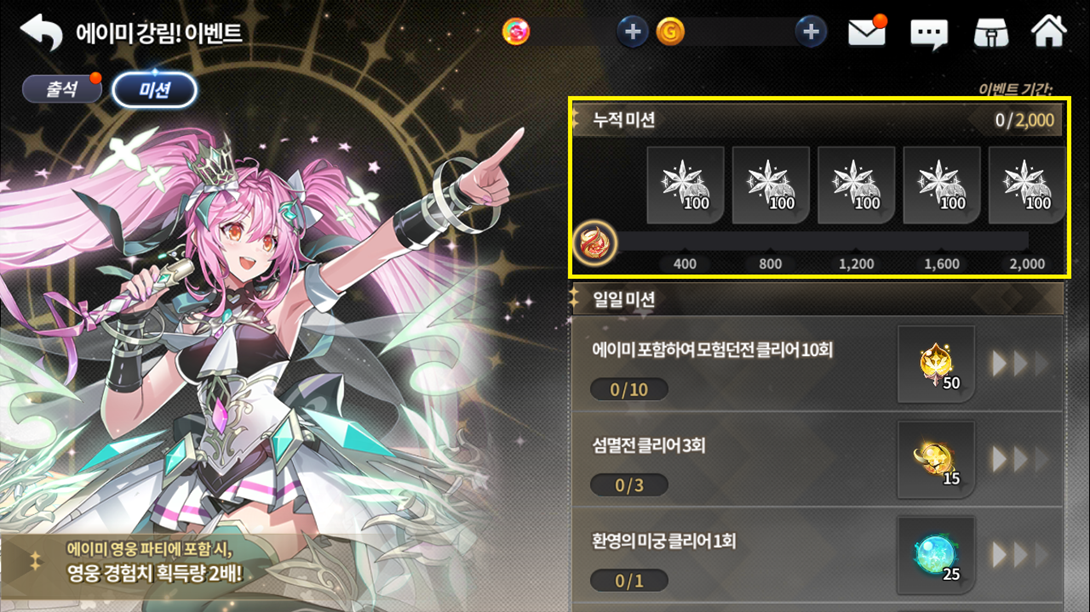The width and height of the screenshot is (1090, 612).
Task: Go to the 섬멸전 mission via arrows
Action: [x=1019, y=459]
